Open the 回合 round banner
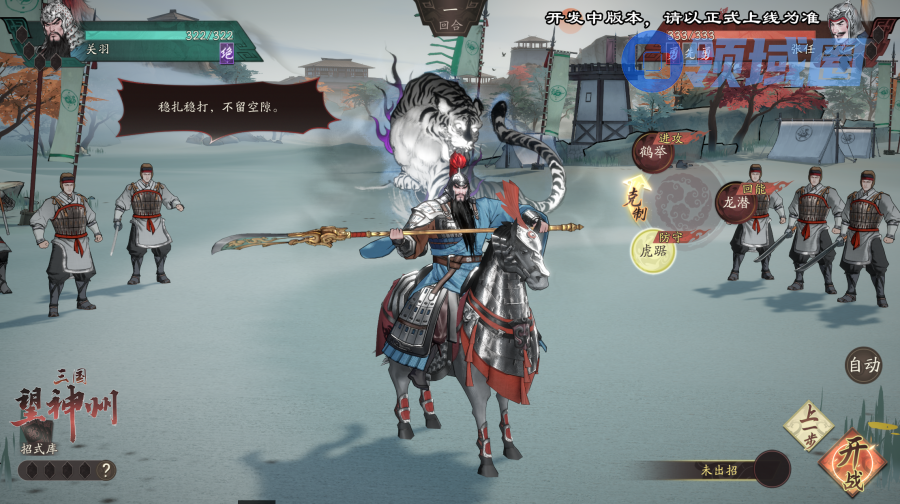 click(x=450, y=22)
